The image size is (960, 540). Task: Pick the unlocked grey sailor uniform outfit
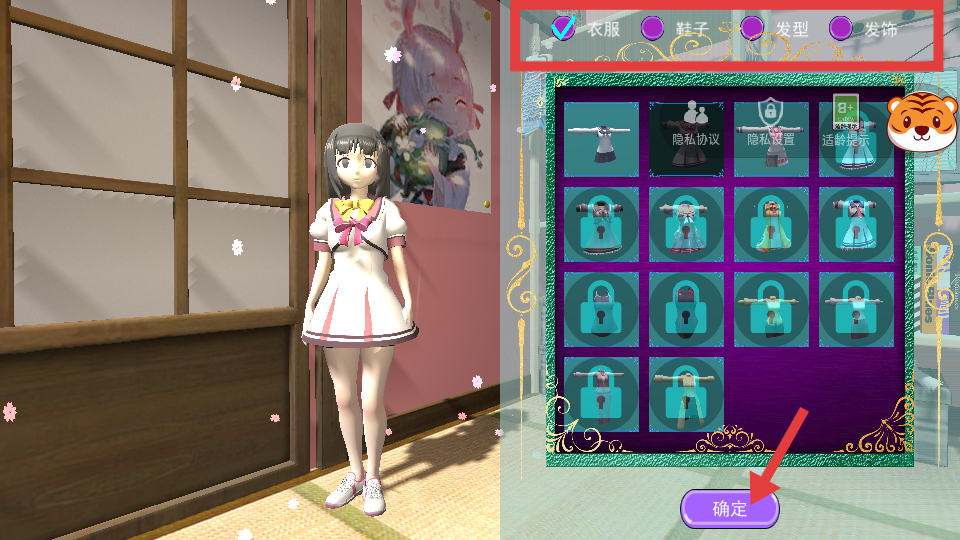(602, 139)
